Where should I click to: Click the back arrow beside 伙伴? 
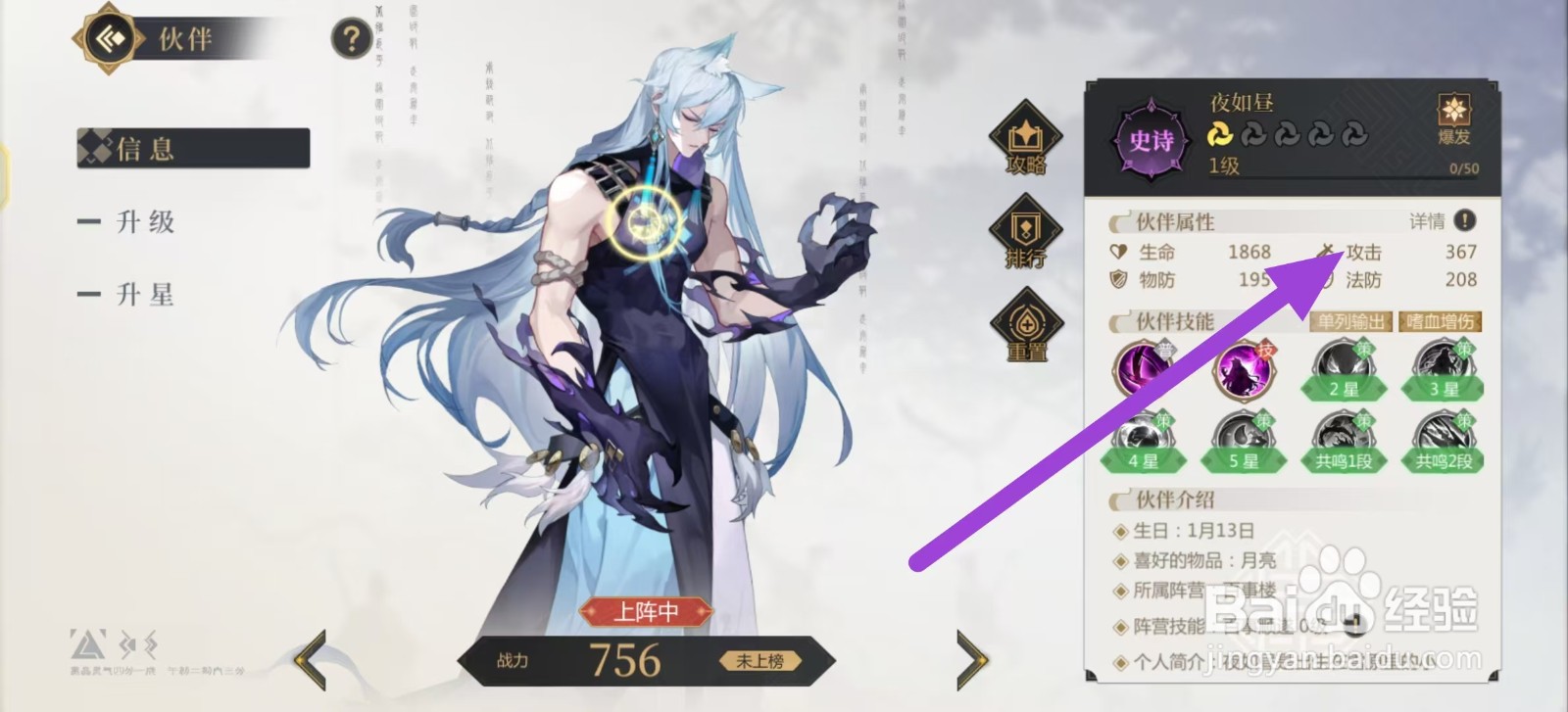coord(108,40)
